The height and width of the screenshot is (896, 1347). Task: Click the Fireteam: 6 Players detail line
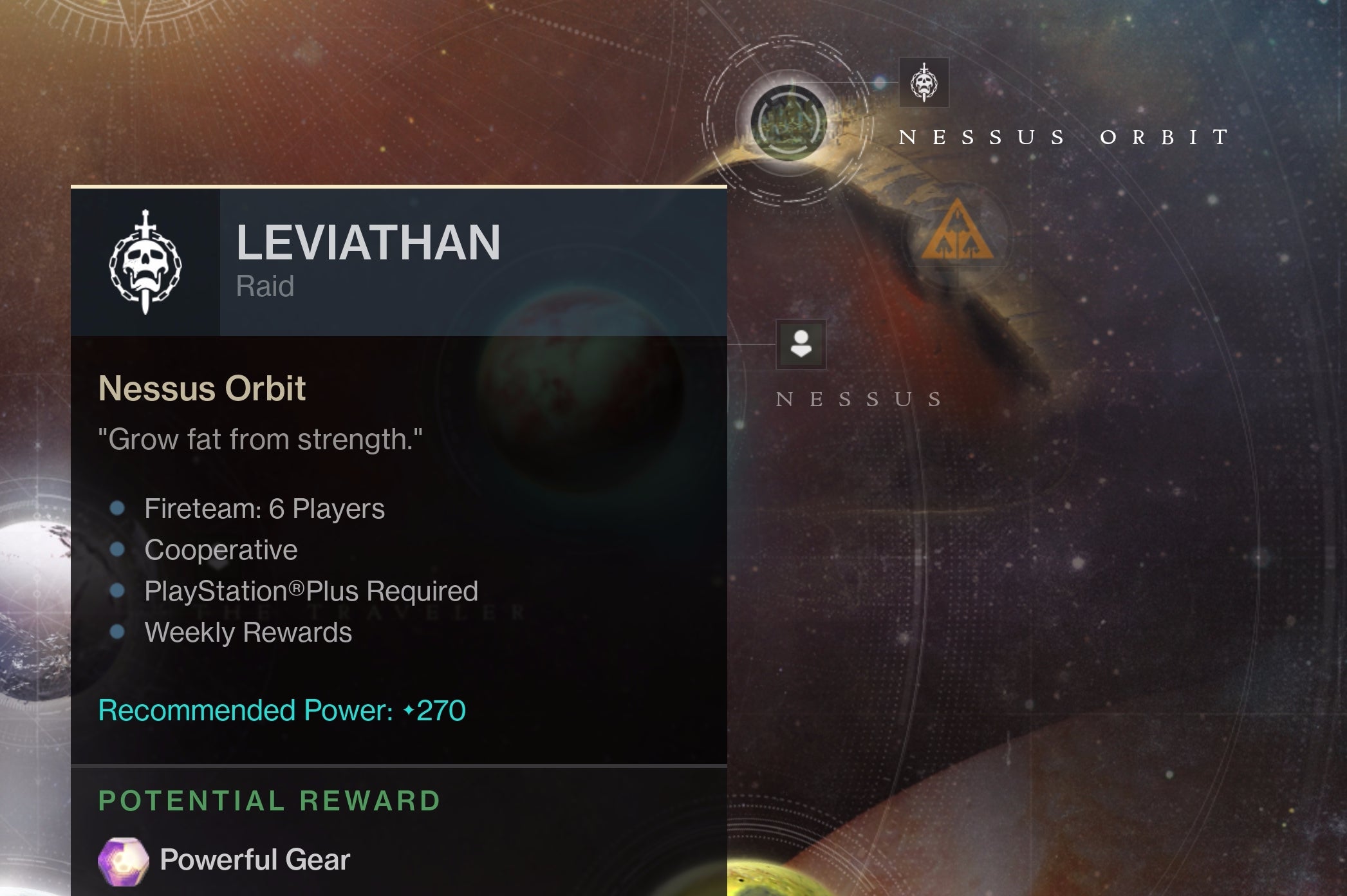click(266, 508)
